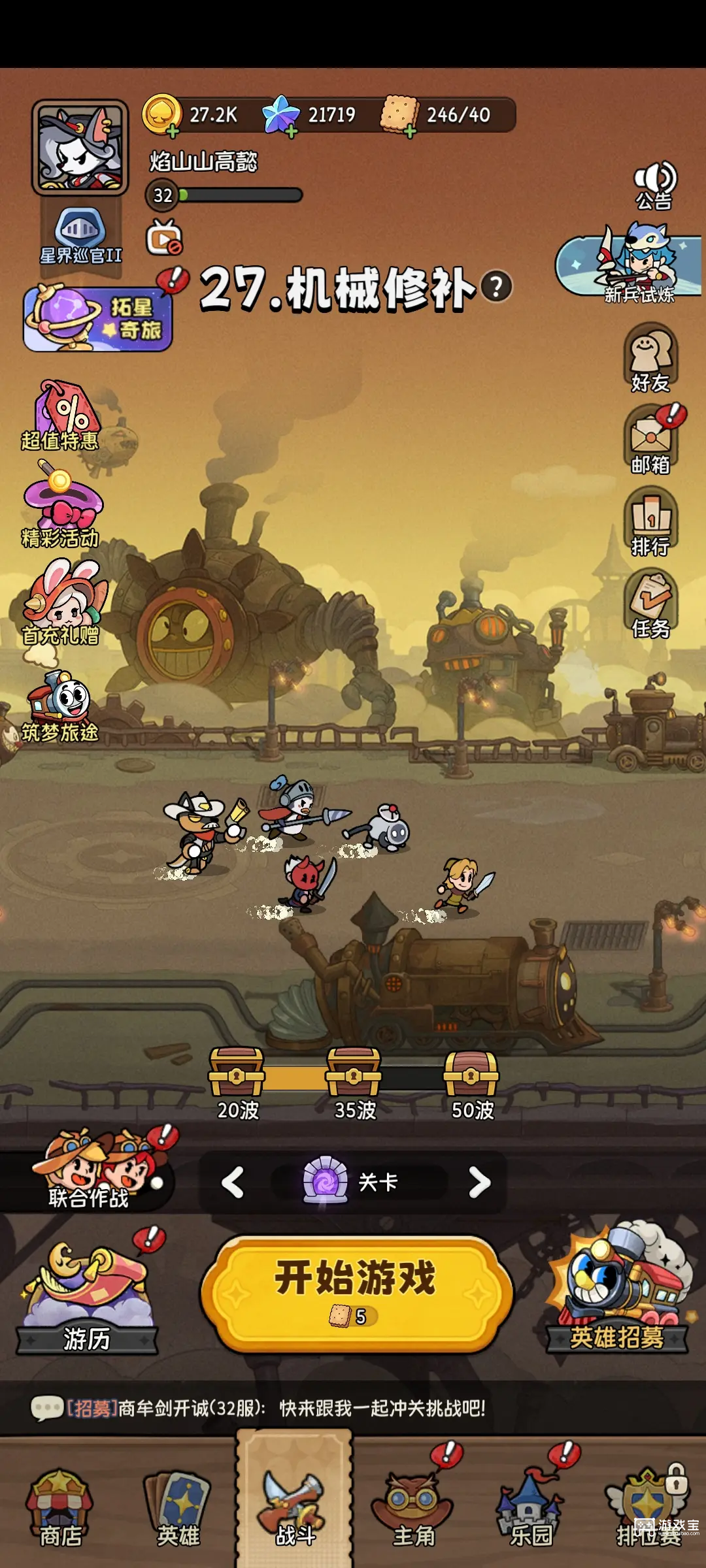Open the 游历 travel feature

point(87,1297)
